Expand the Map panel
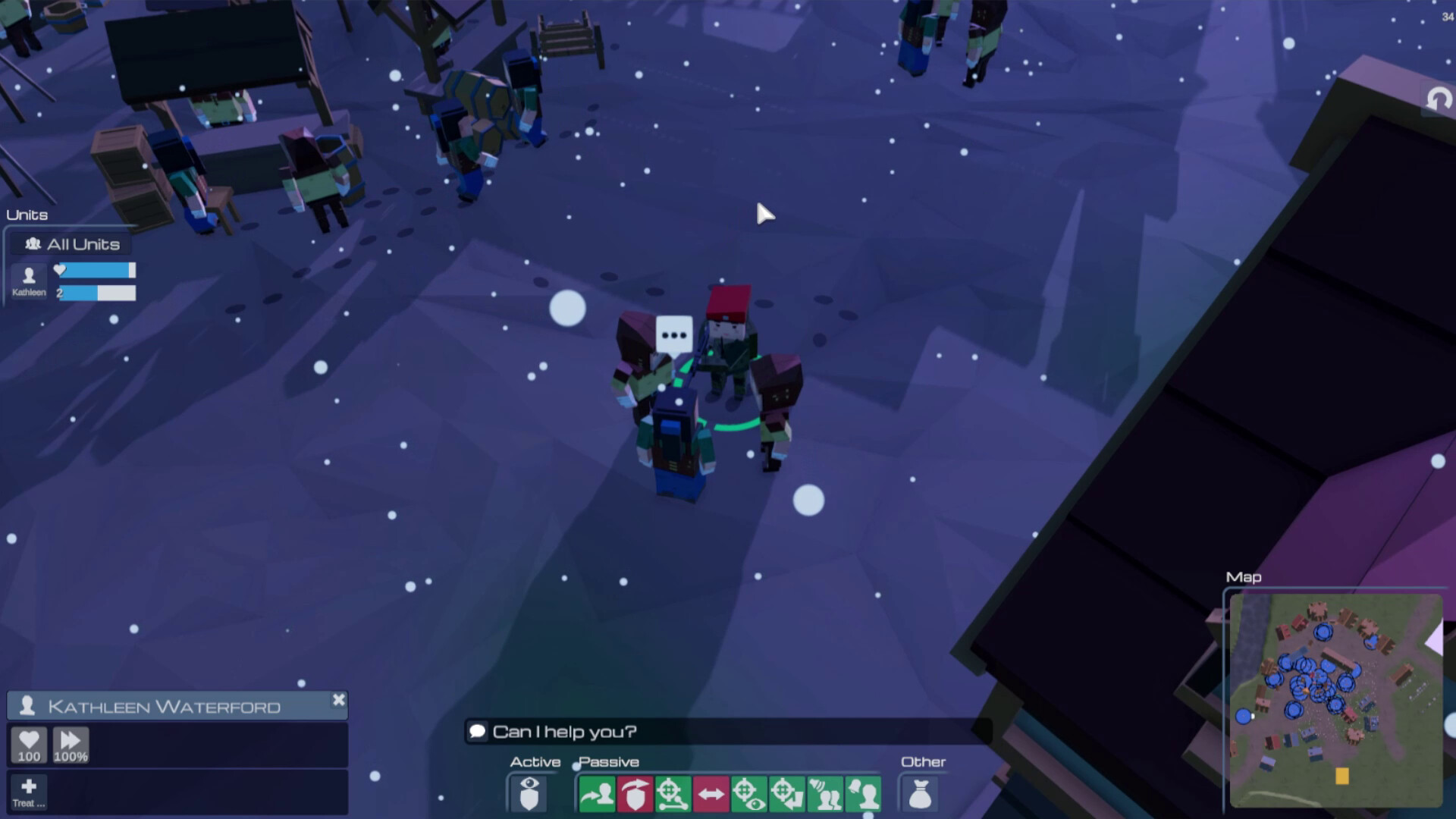Screen dimensions: 1456x819 point(1244,578)
